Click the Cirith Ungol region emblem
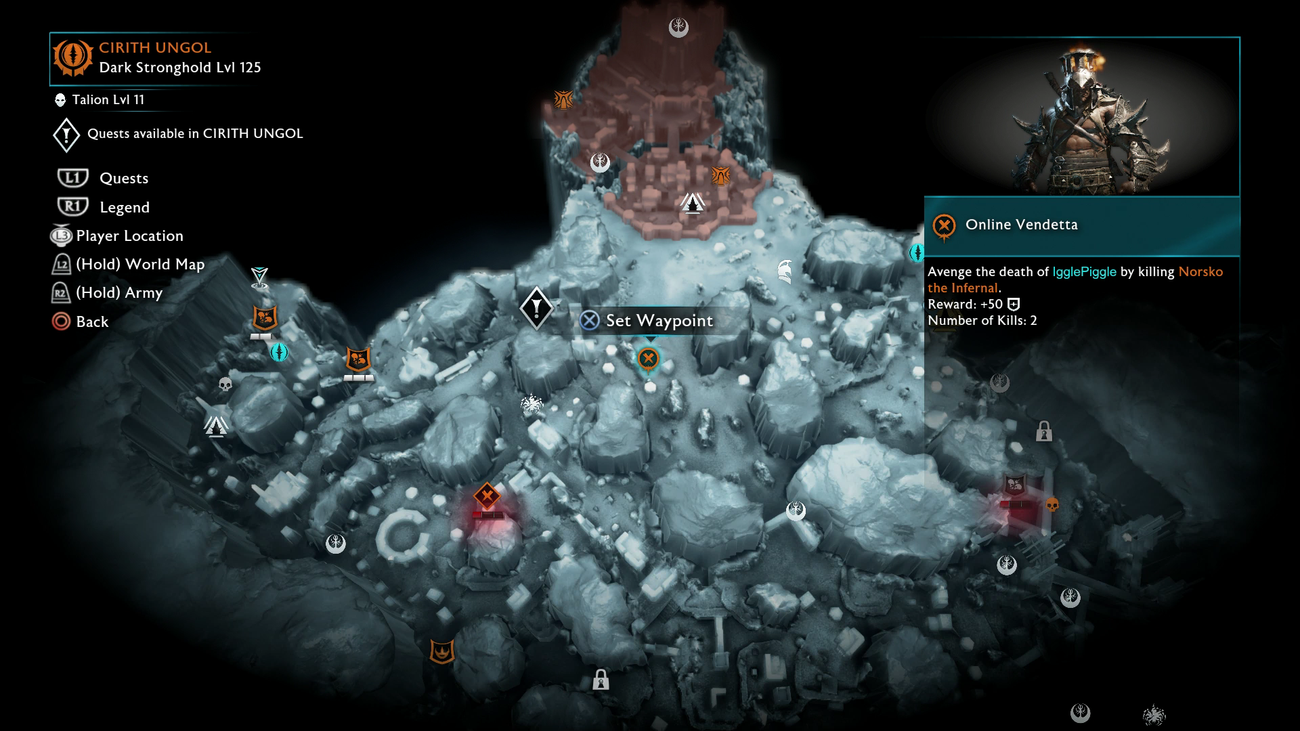 [72, 57]
